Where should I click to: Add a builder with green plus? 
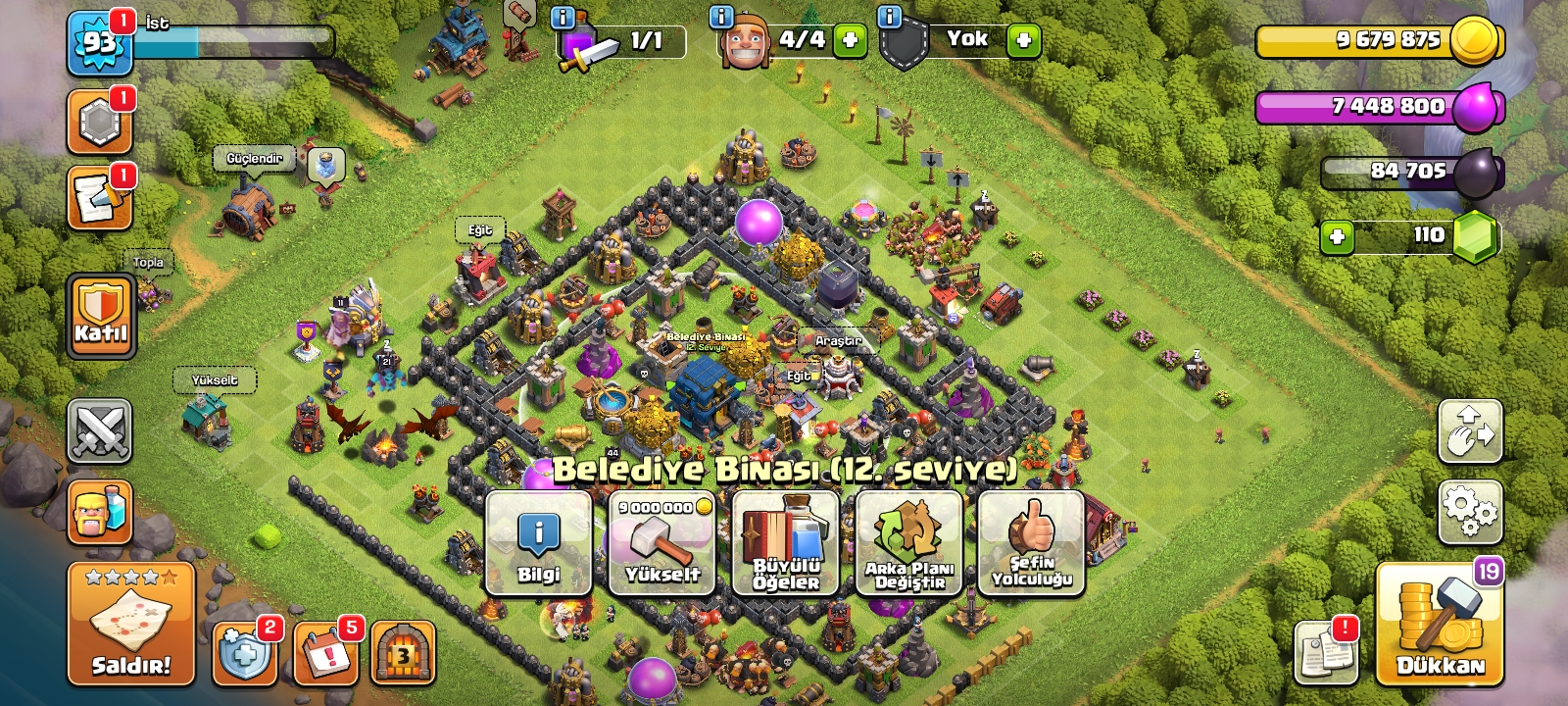tap(850, 40)
